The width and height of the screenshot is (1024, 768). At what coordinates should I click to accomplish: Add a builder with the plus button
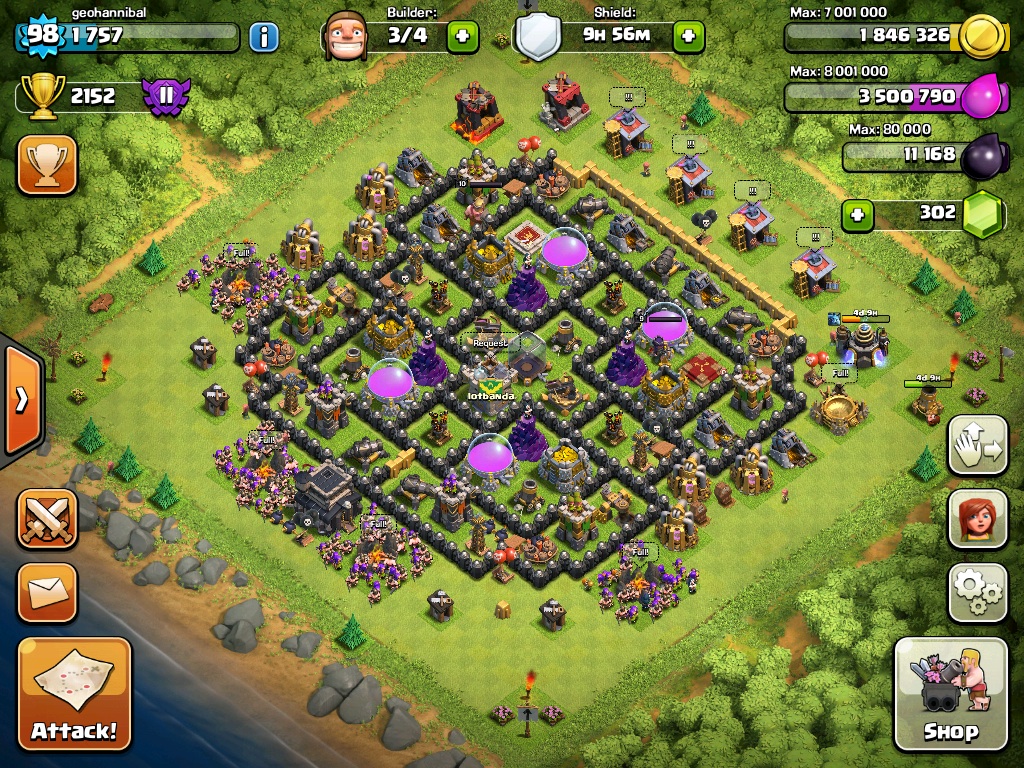[462, 38]
